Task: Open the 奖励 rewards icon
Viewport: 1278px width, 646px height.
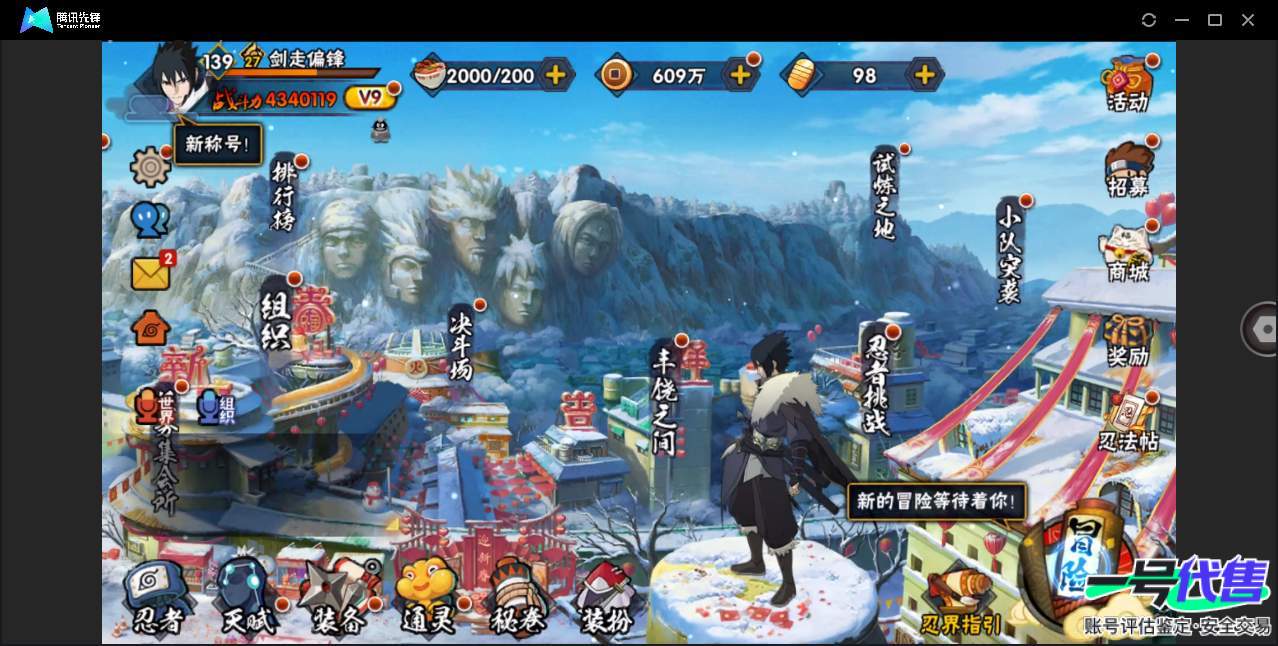Action: (x=1128, y=340)
